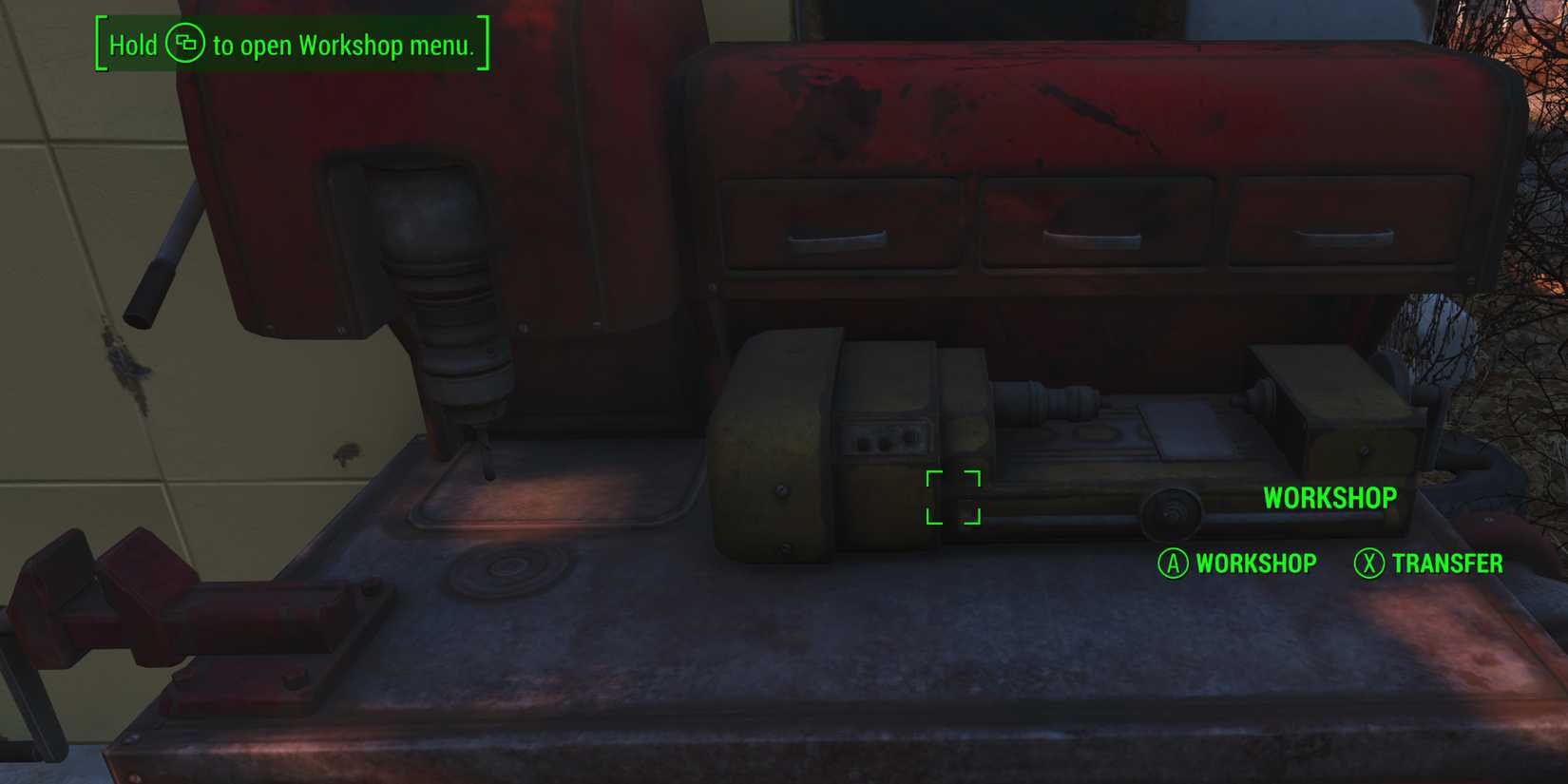This screenshot has height=784, width=1568.
Task: Click the WORKSHOP label above the prompts
Action: (x=1330, y=497)
